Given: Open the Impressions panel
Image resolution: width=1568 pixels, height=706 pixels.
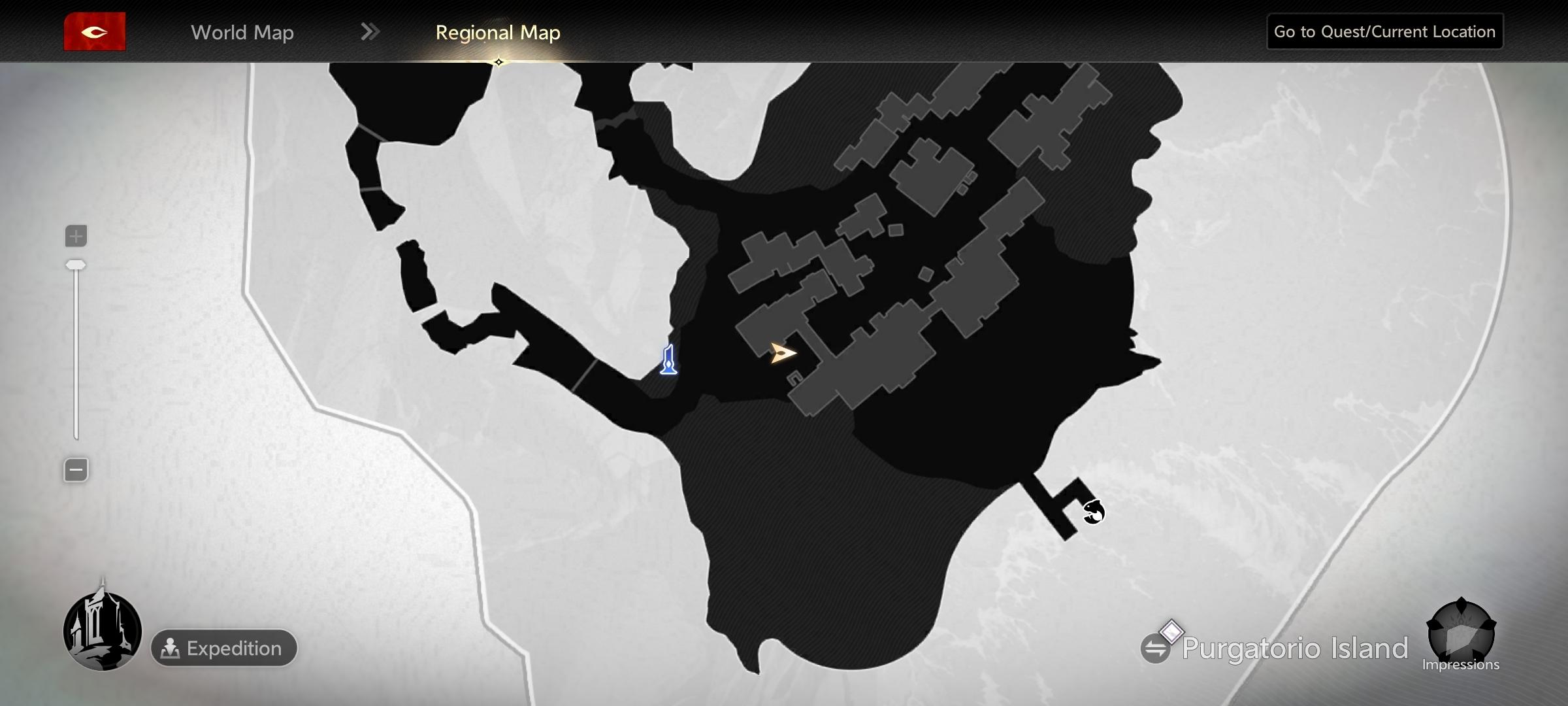Looking at the screenshot, I should (1461, 634).
